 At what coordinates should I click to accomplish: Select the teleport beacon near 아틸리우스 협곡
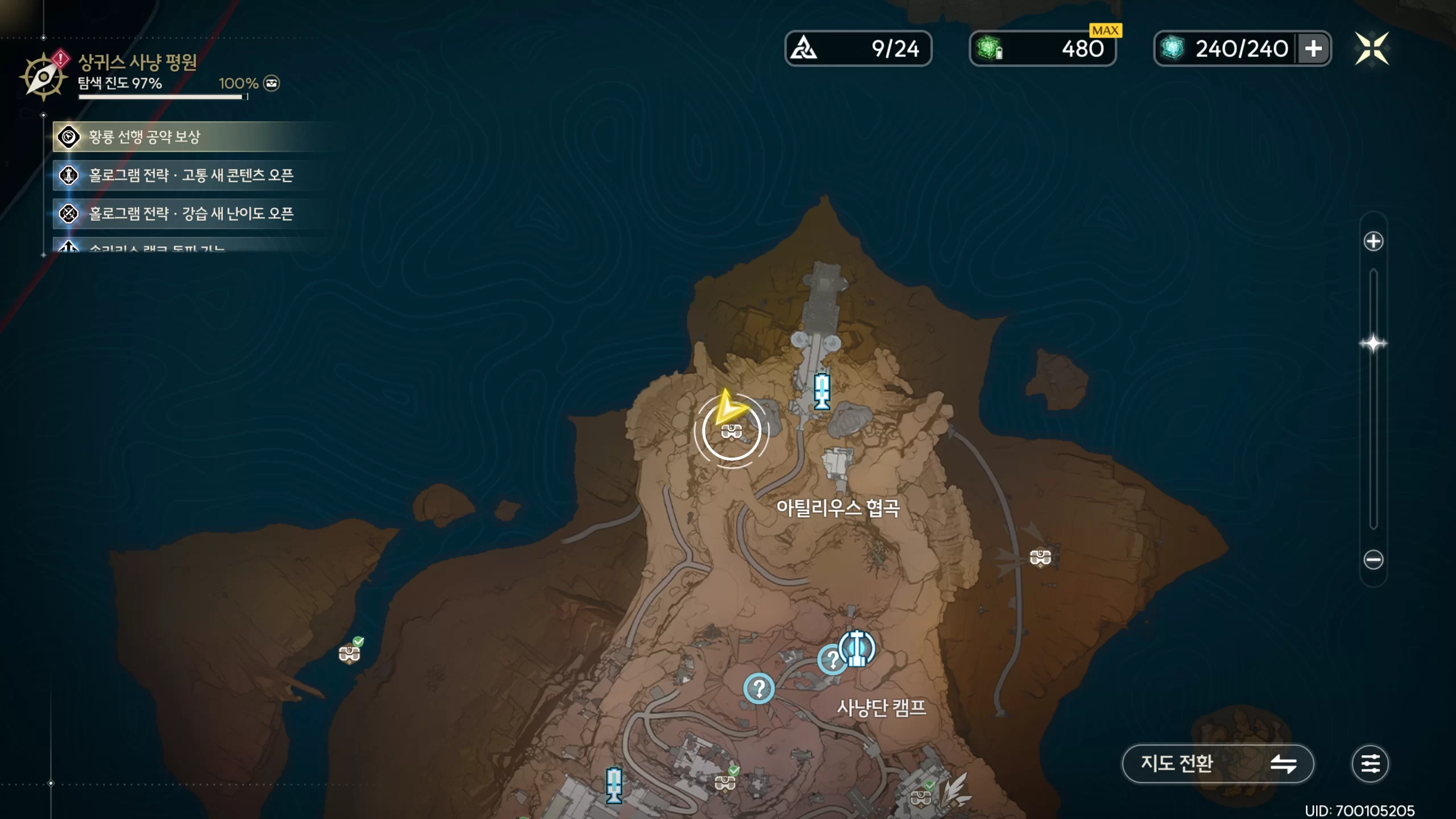pyautogui.click(x=822, y=391)
